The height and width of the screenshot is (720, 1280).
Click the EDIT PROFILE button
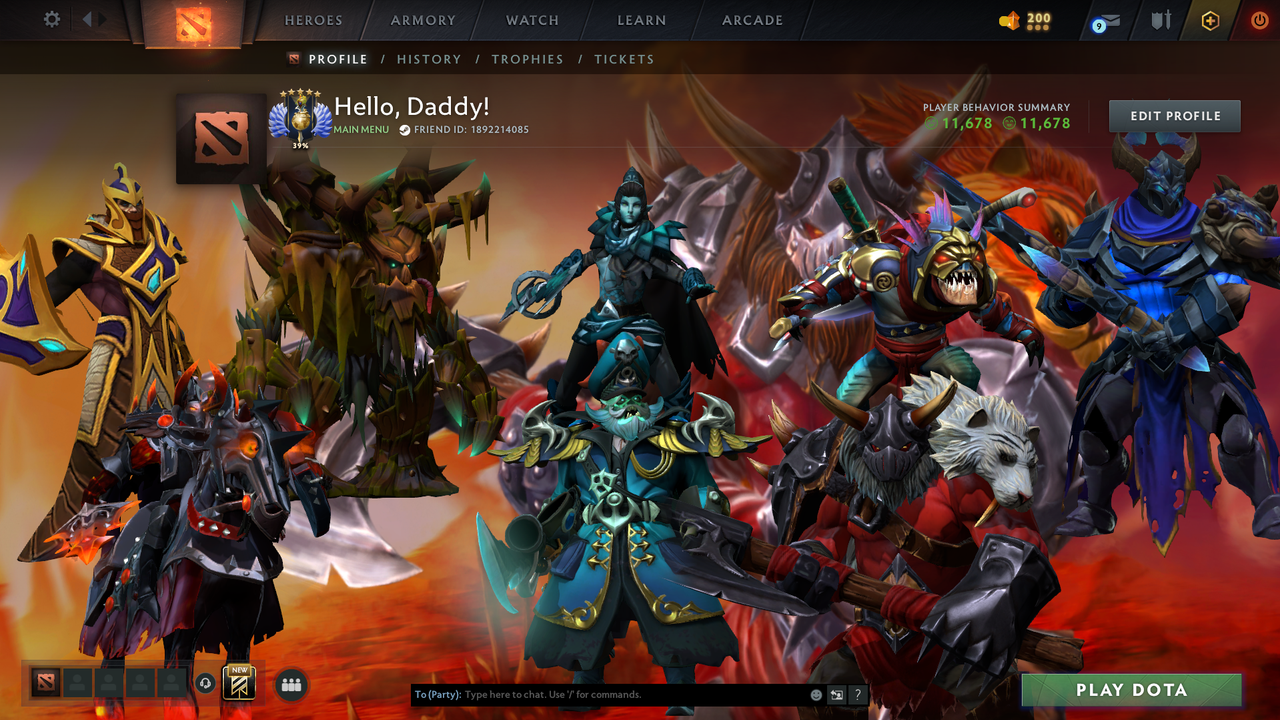point(1173,115)
